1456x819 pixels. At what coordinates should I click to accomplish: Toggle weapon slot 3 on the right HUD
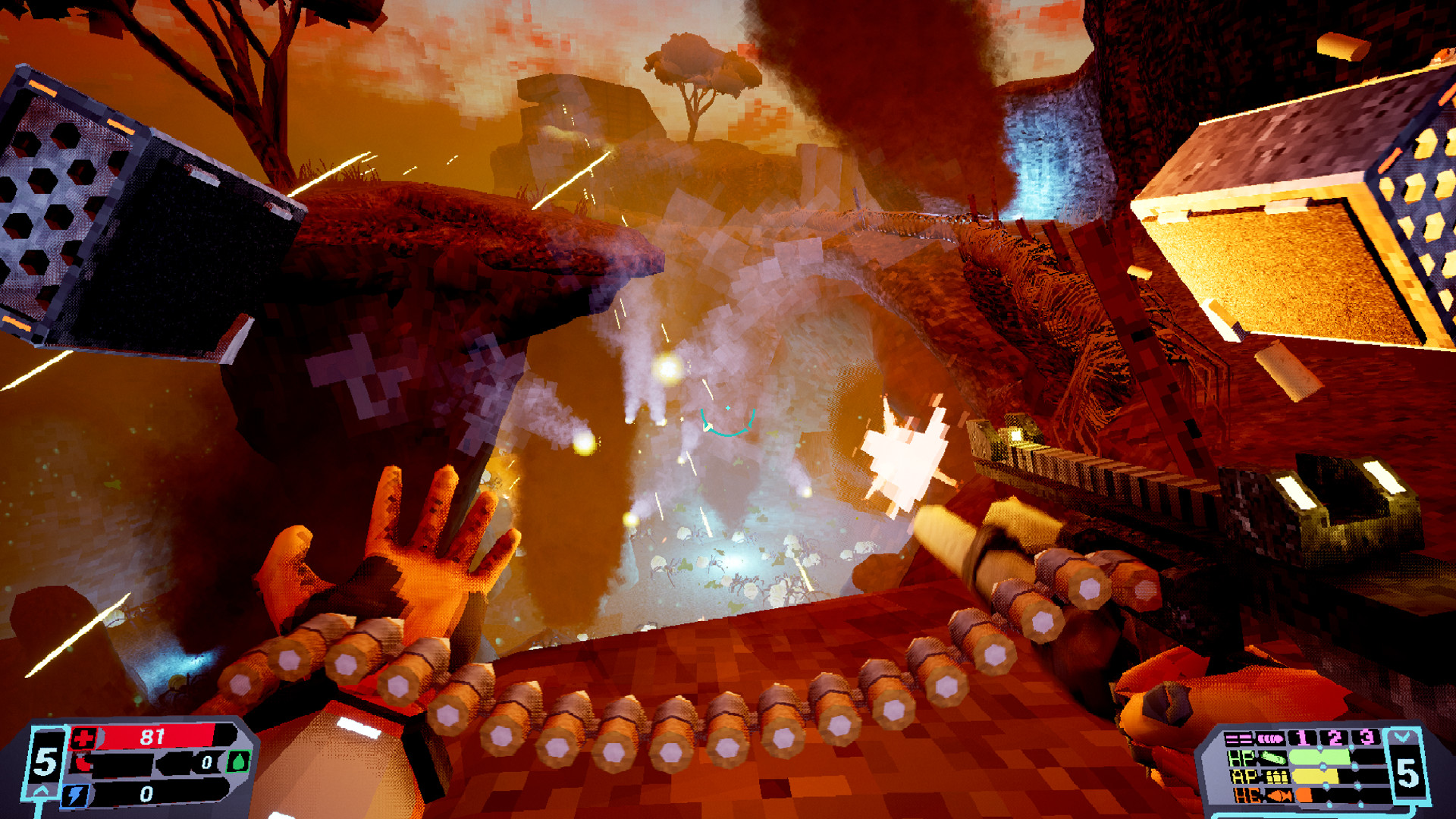1366,737
